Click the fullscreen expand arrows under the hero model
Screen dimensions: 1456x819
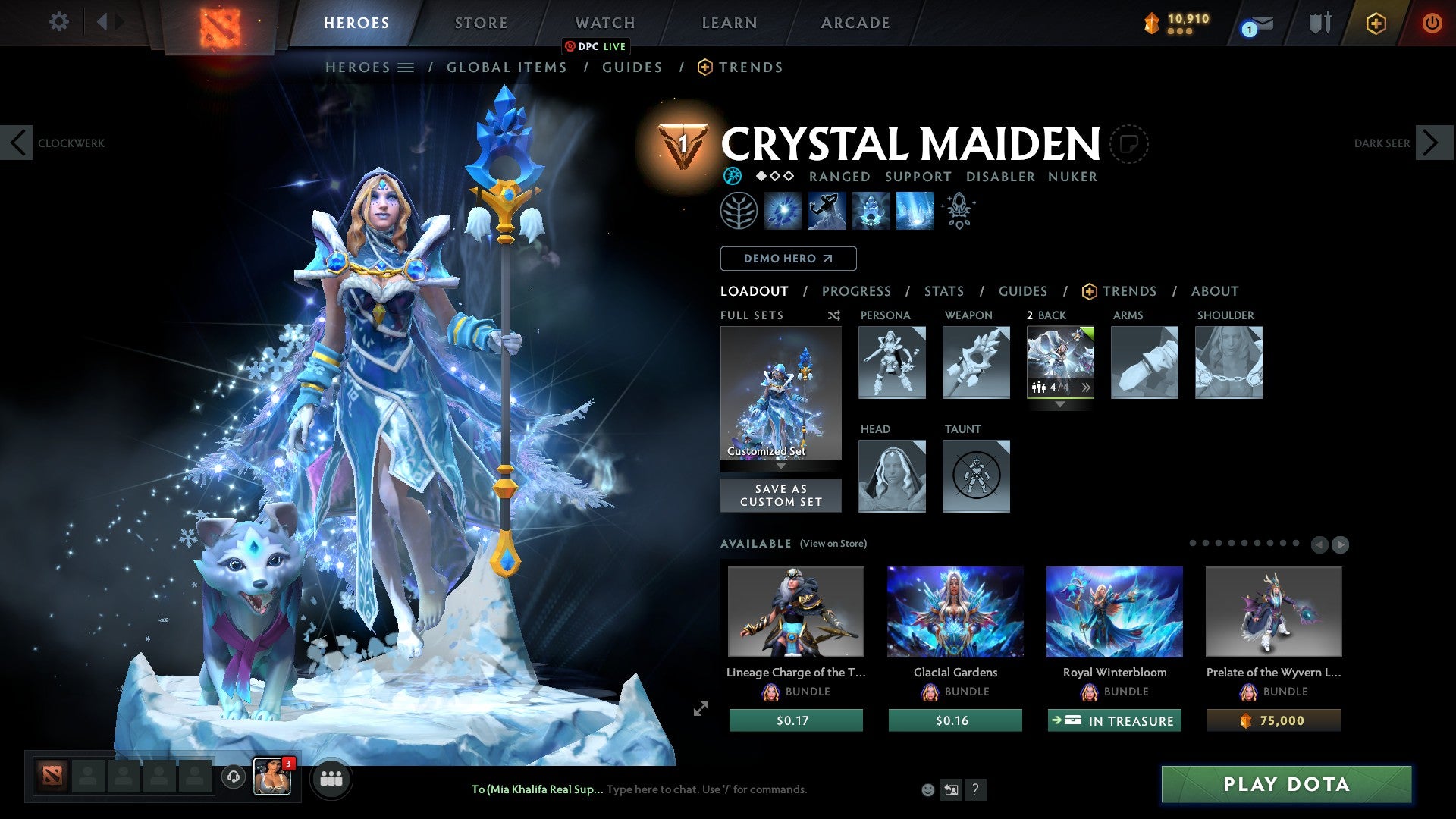[700, 710]
